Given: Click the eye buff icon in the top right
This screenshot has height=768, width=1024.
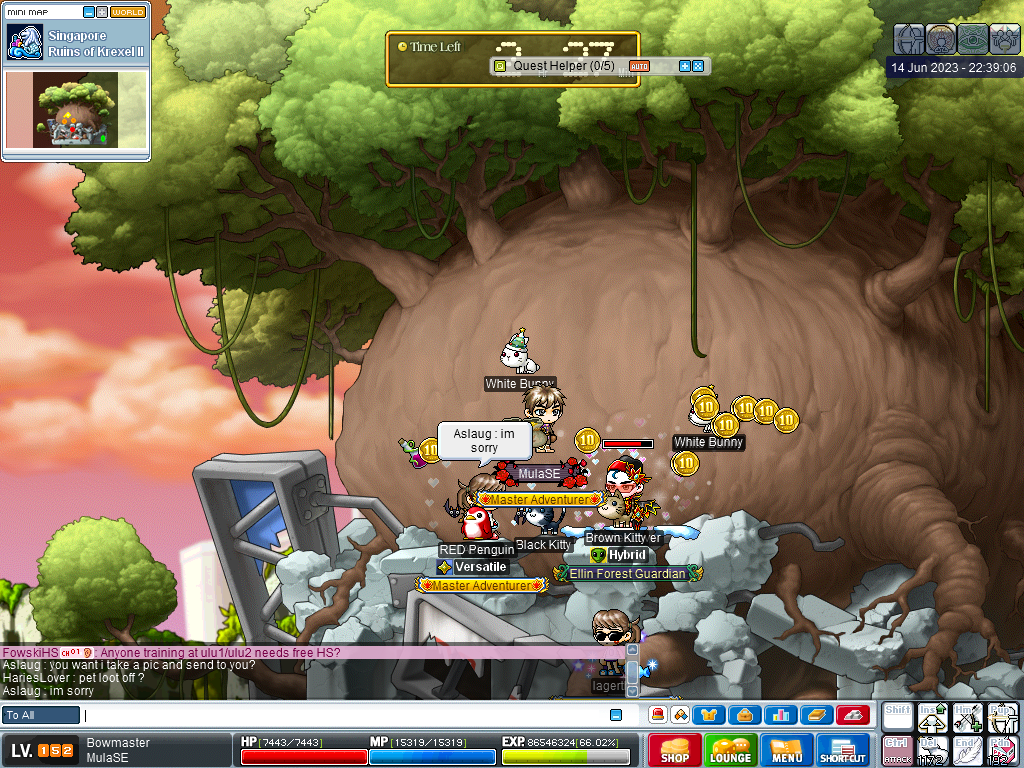Looking at the screenshot, I should click(x=973, y=38).
